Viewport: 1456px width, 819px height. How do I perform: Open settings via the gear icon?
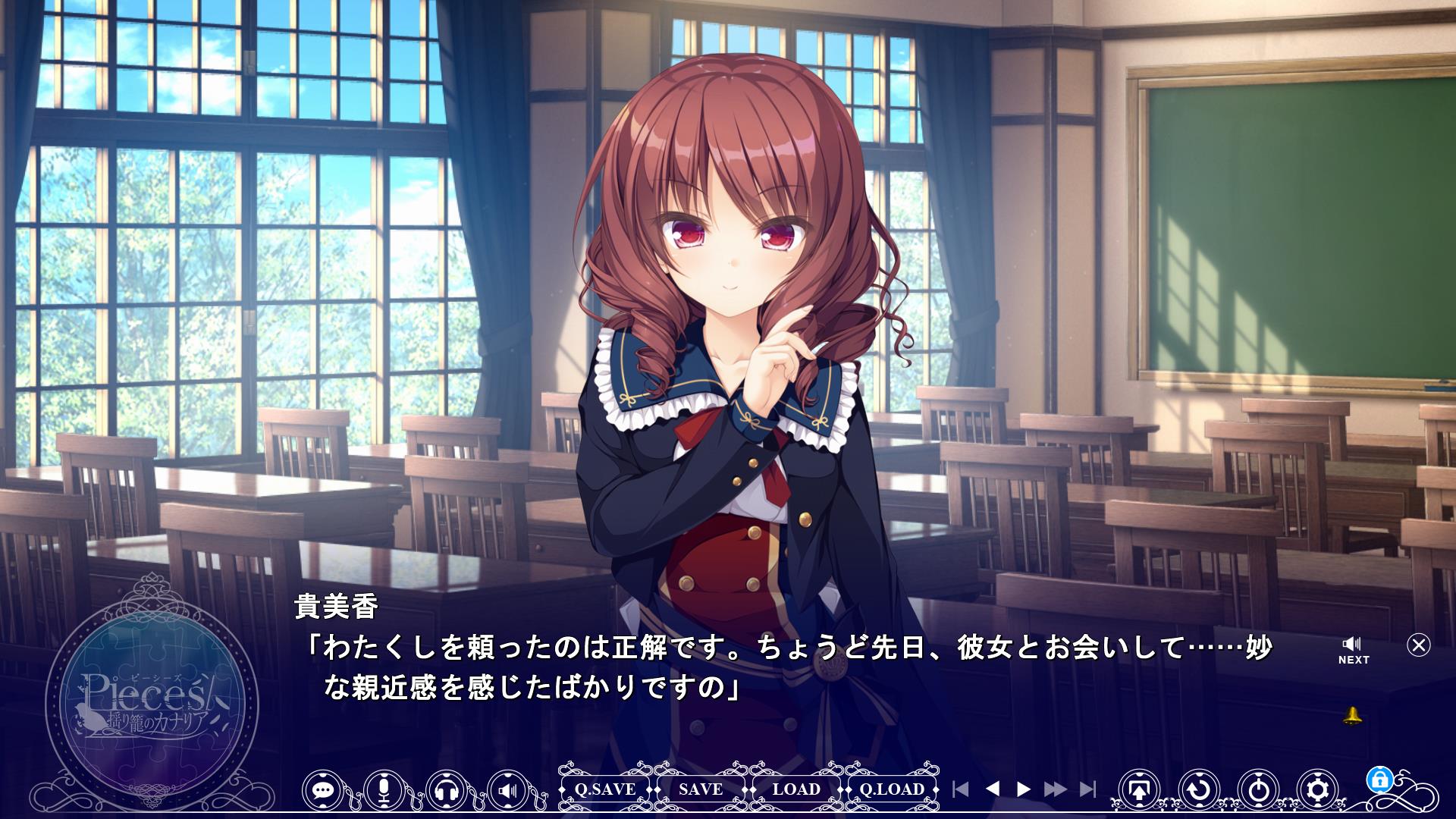tap(1319, 790)
